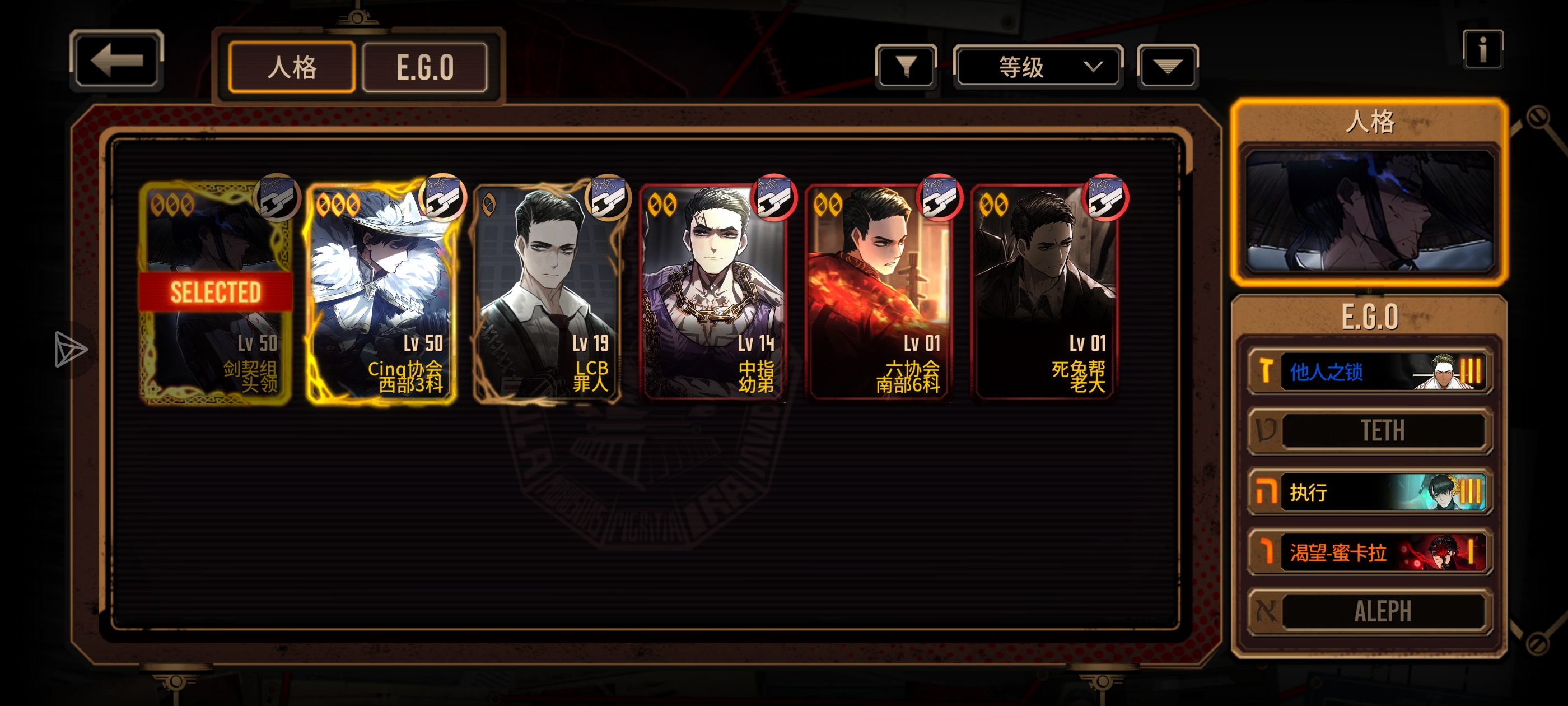Screen dimensions: 1568x706
Task: Select the 他人之锁 E.G.O slot
Action: click(1369, 371)
